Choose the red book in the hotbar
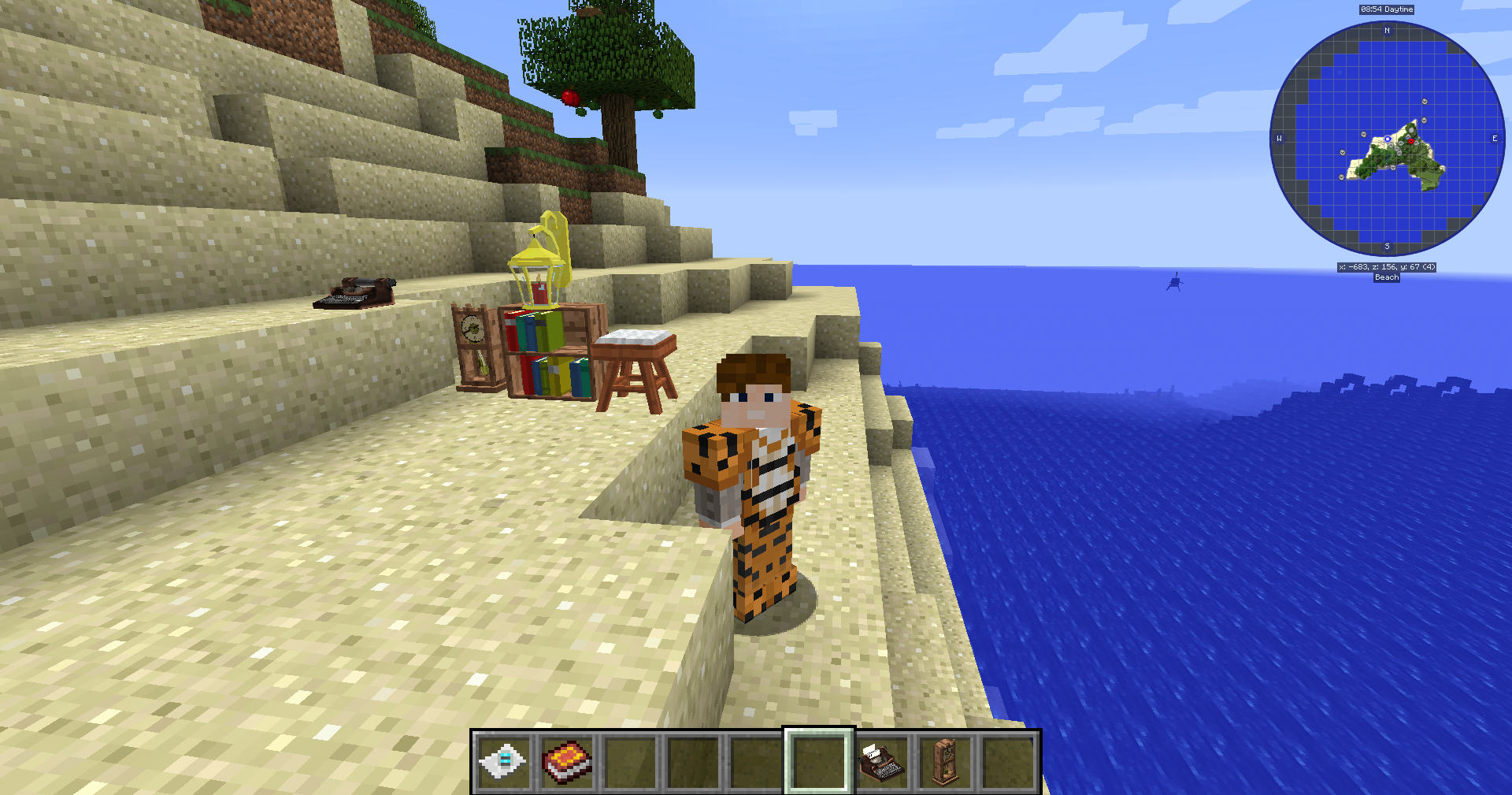 click(567, 761)
